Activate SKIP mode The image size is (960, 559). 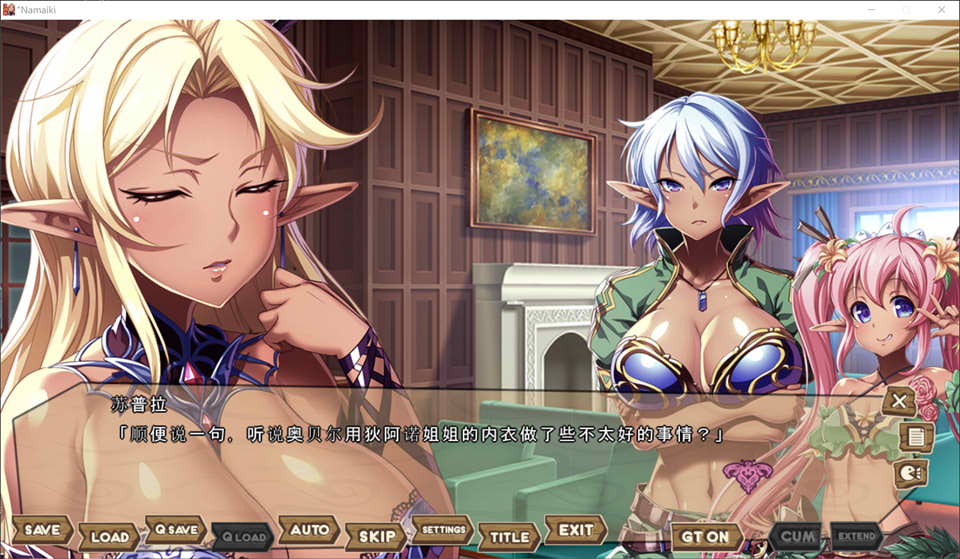[x=376, y=537]
